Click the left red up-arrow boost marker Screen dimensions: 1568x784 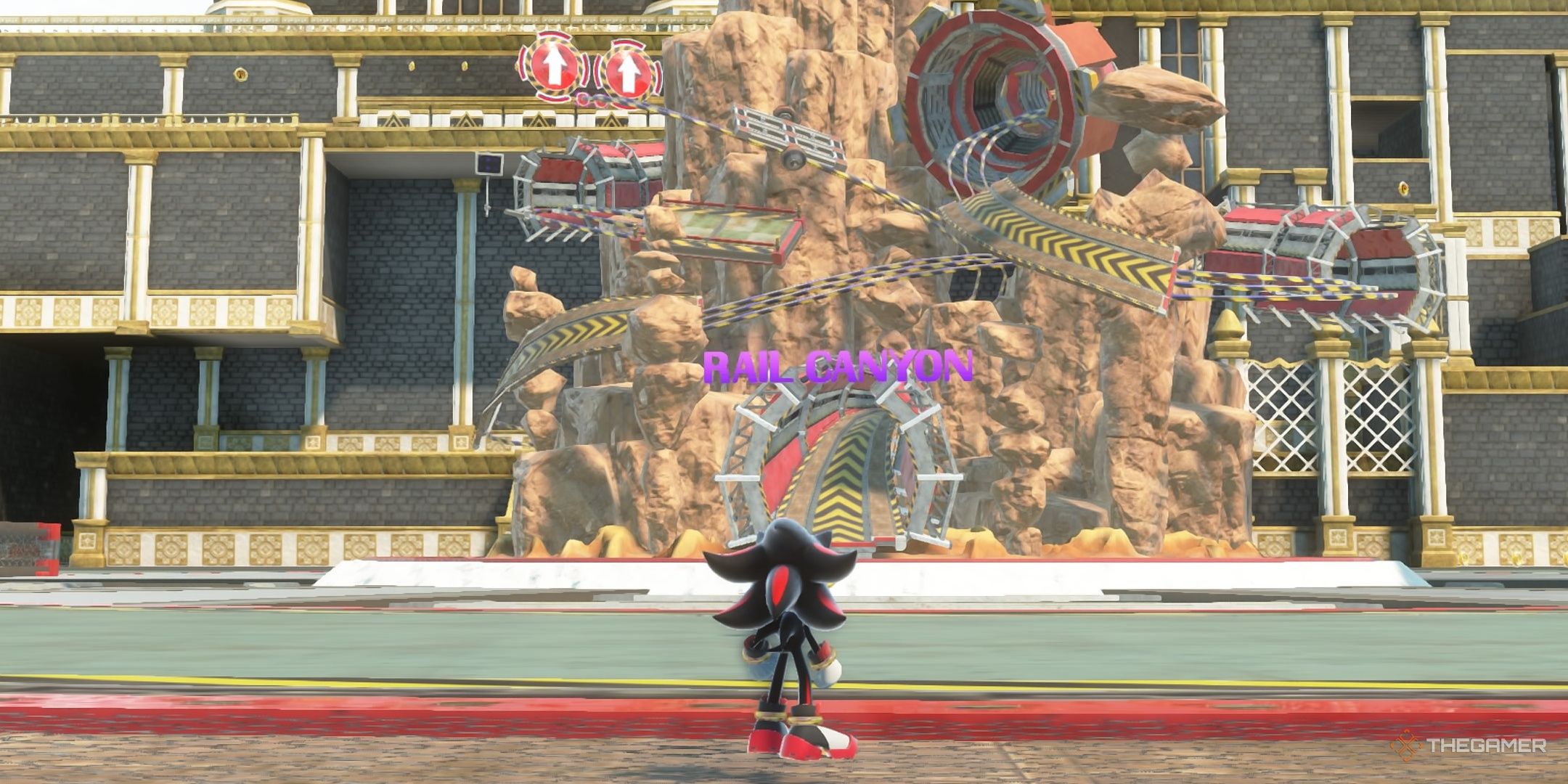pos(555,69)
